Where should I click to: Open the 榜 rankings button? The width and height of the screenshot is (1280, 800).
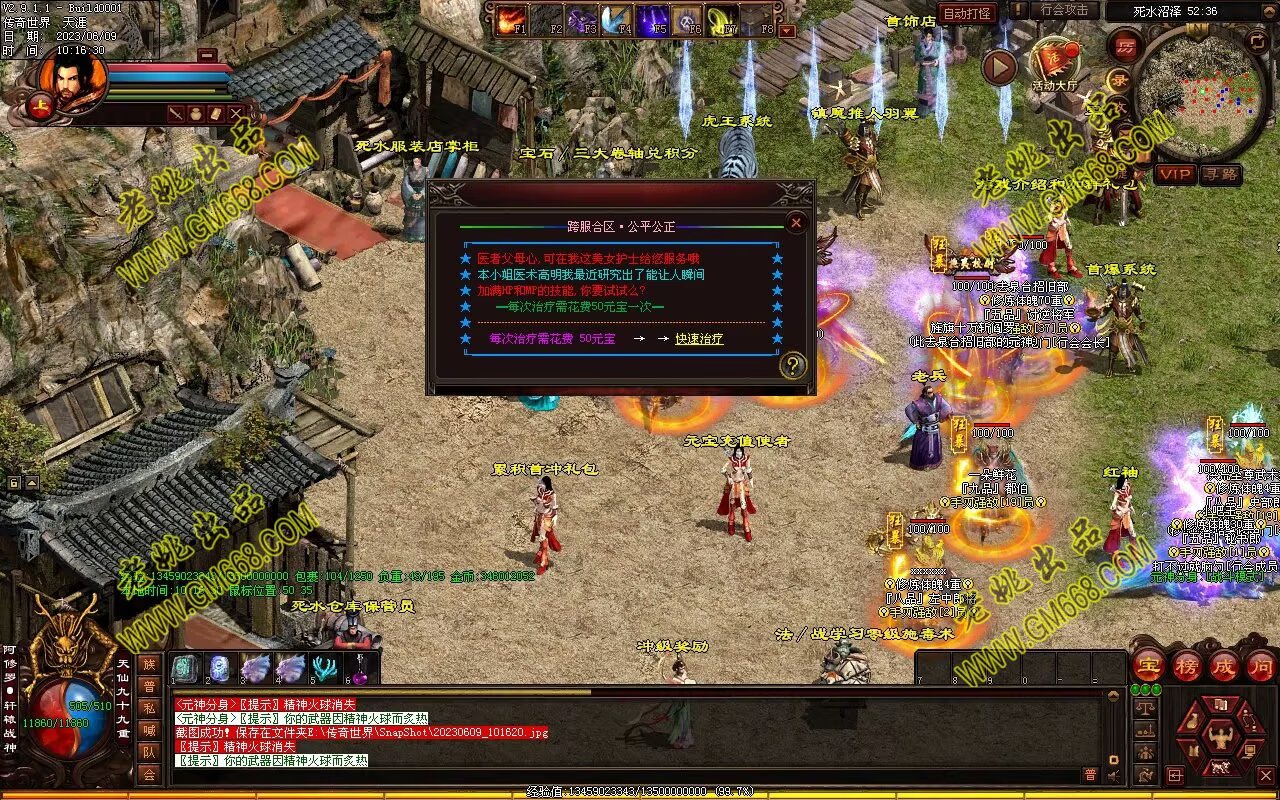coord(1187,666)
